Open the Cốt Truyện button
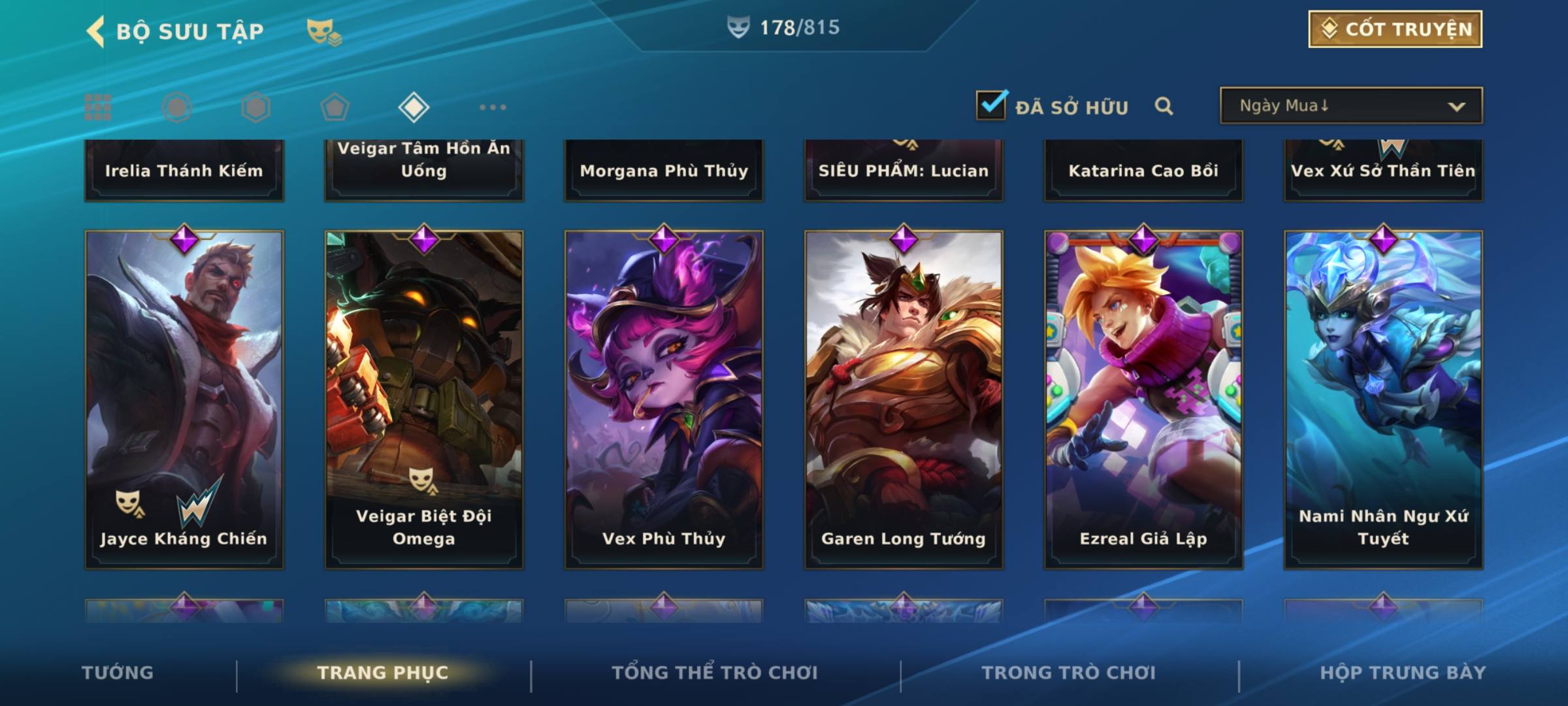The width and height of the screenshot is (1568, 706). pyautogui.click(x=1394, y=29)
